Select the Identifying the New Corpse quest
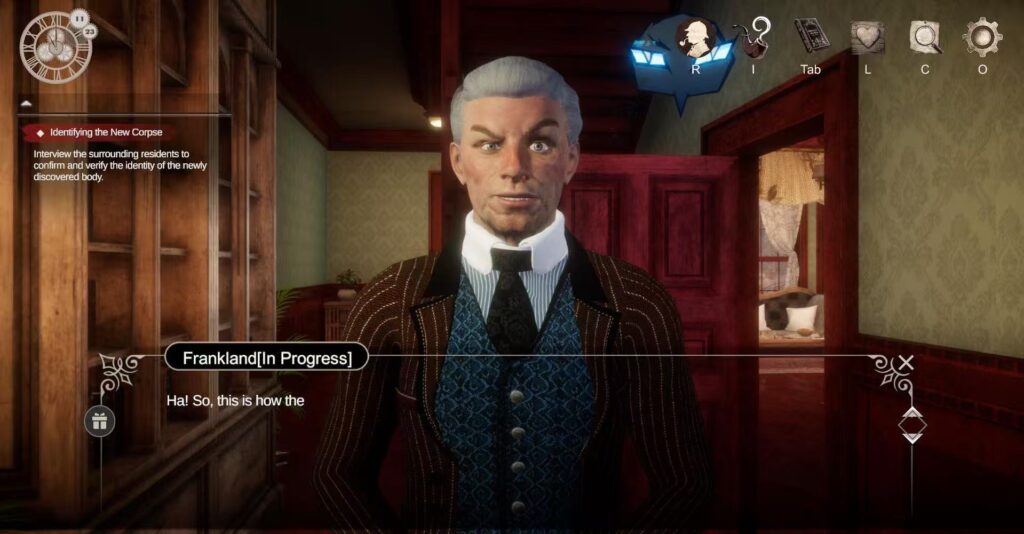The width and height of the screenshot is (1024, 534). coord(105,132)
